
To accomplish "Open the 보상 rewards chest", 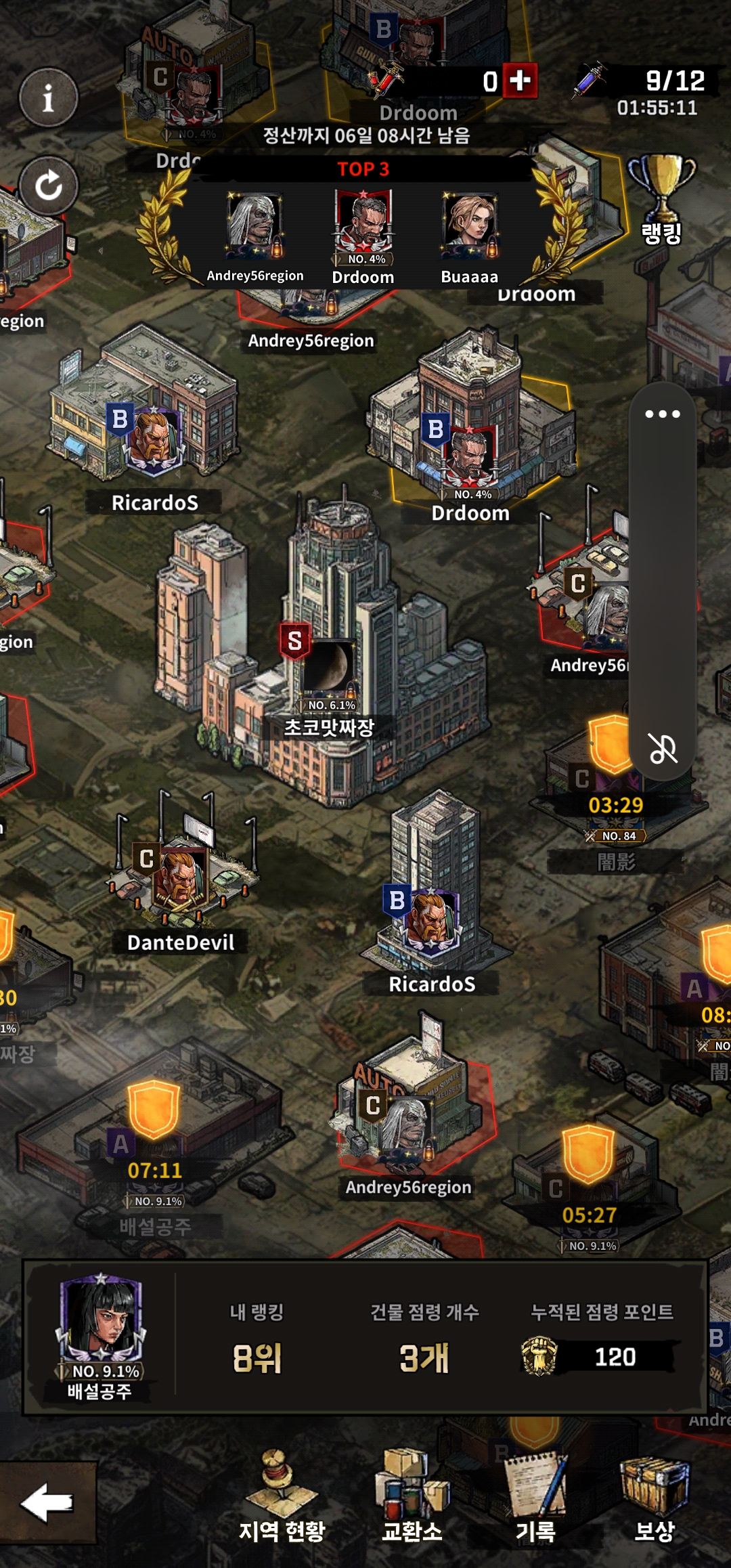I will point(655,1496).
